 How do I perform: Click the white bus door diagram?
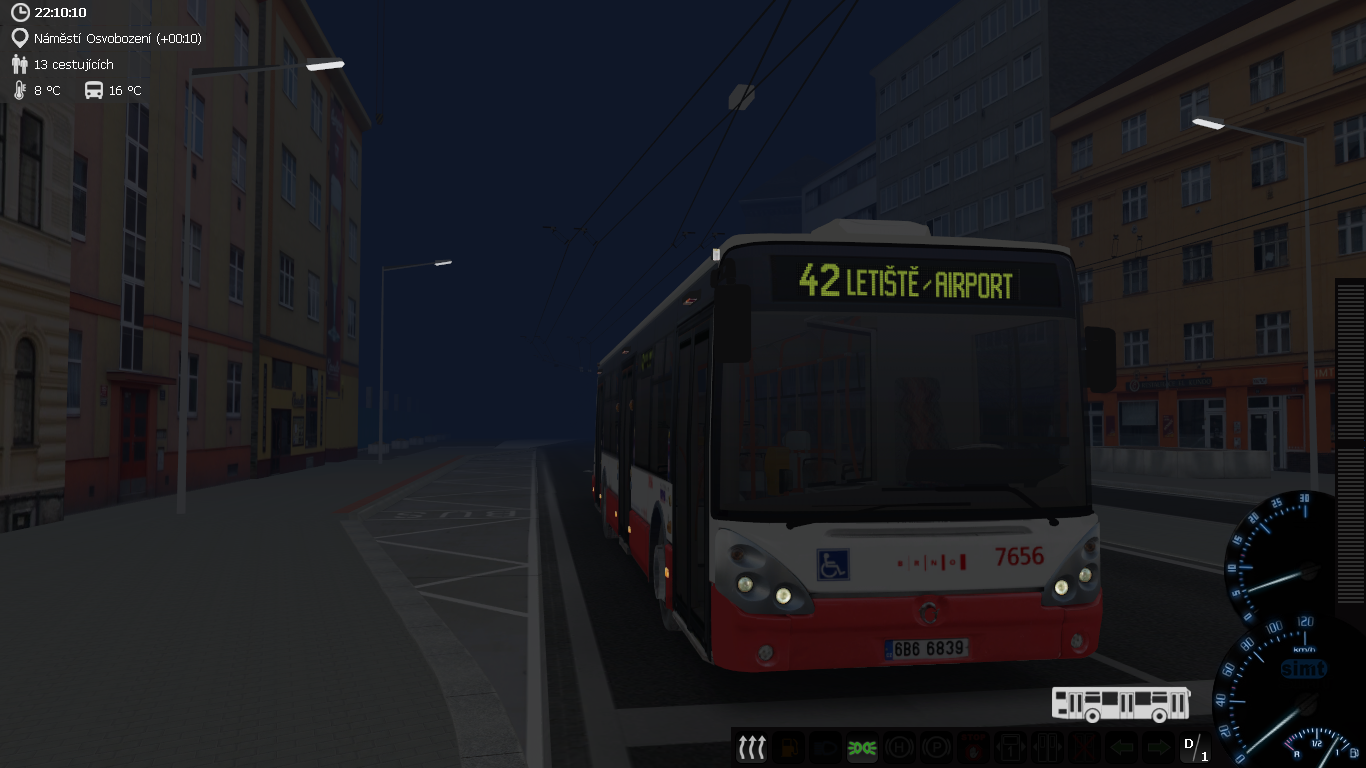pos(1120,703)
